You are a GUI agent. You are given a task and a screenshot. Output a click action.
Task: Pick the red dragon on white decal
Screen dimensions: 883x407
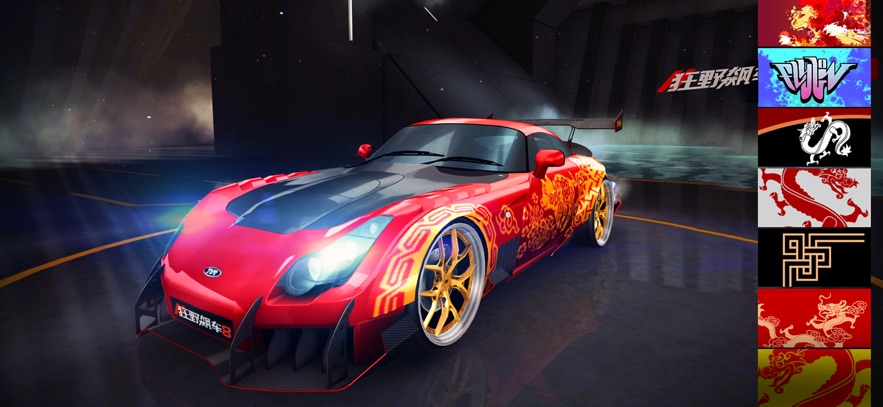click(814, 196)
